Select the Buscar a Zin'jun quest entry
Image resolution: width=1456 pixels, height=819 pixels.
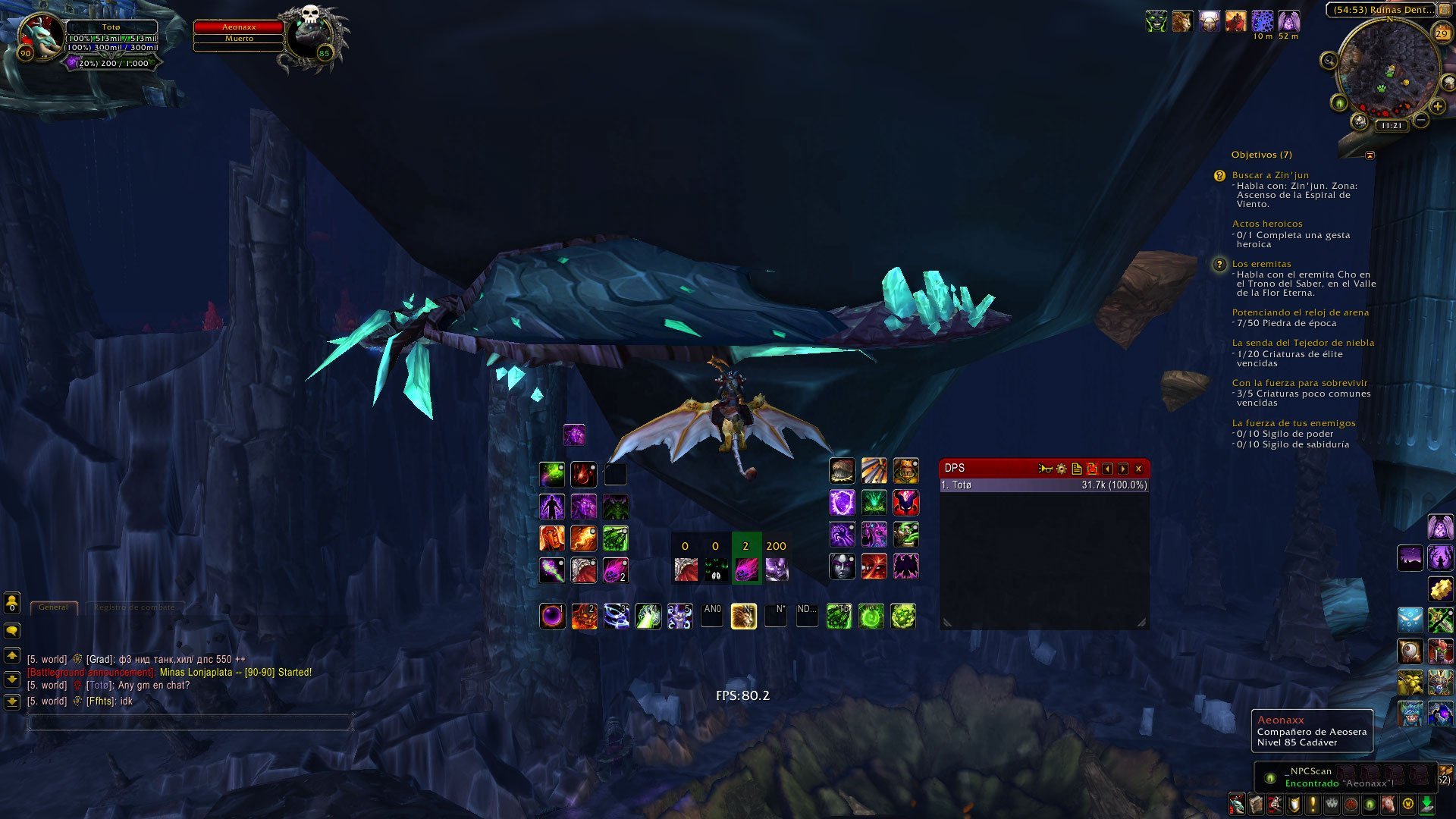tap(1270, 175)
